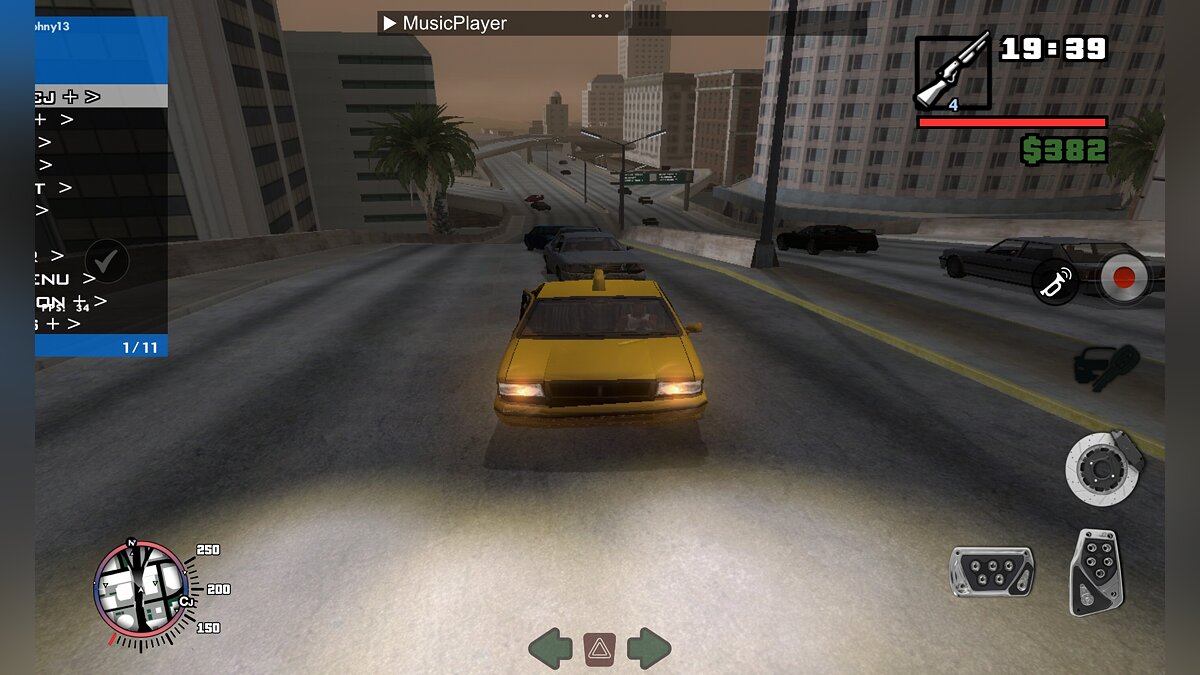Screen dimensions: 1200x675
Task: Tap the horn button
Action: coord(1055,282)
